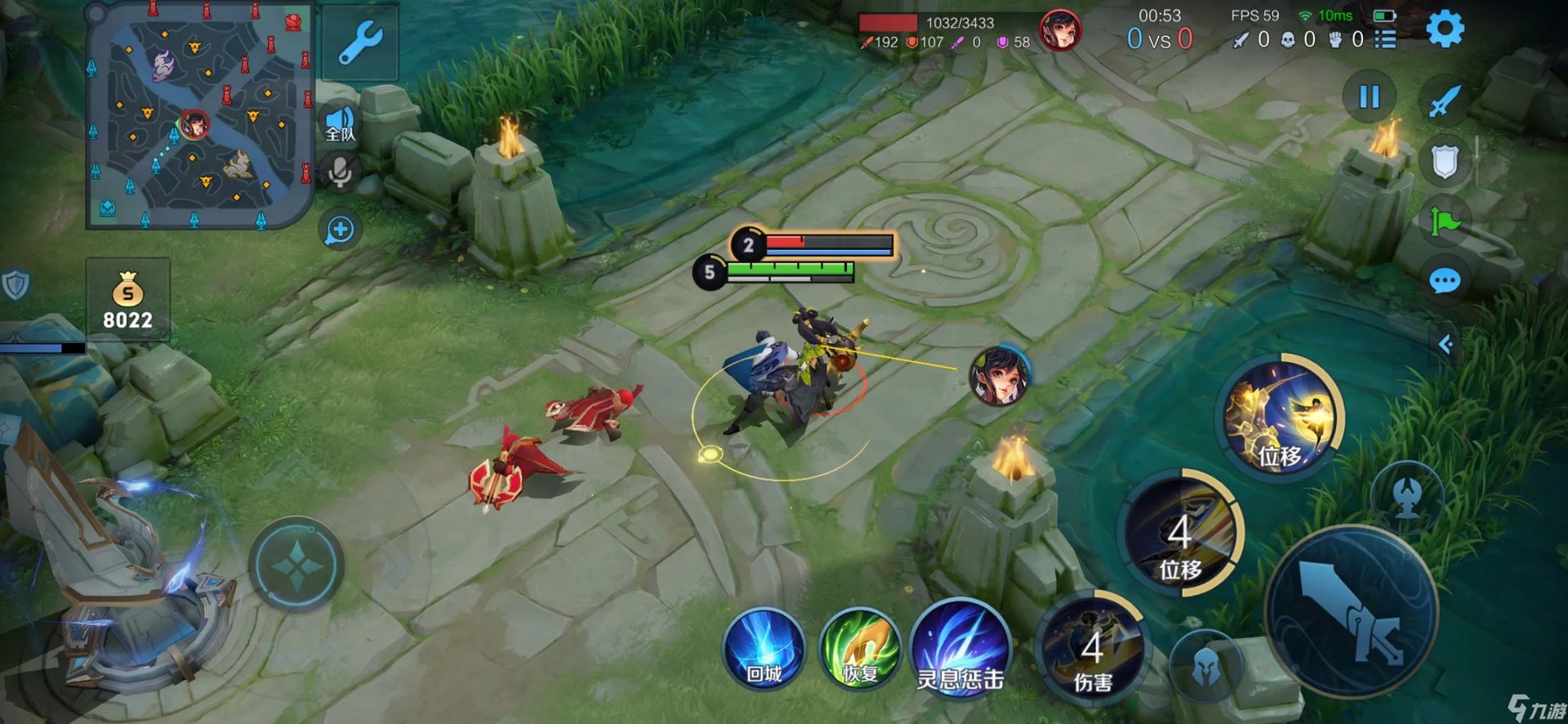Tap the enemy hero portrait at top
This screenshot has height=724, width=1568.
click(1060, 31)
